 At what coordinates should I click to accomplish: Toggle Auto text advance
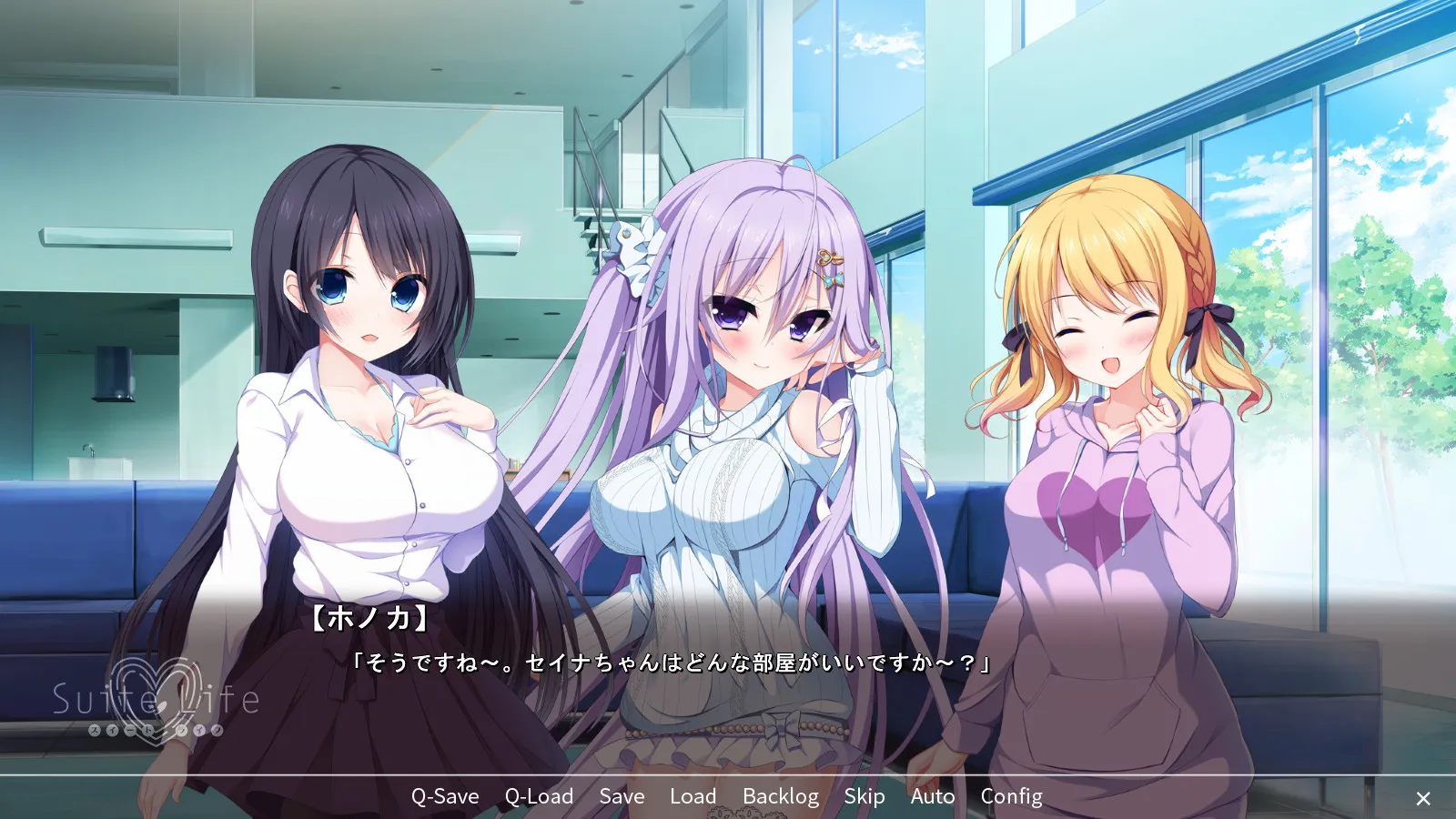coord(933,796)
